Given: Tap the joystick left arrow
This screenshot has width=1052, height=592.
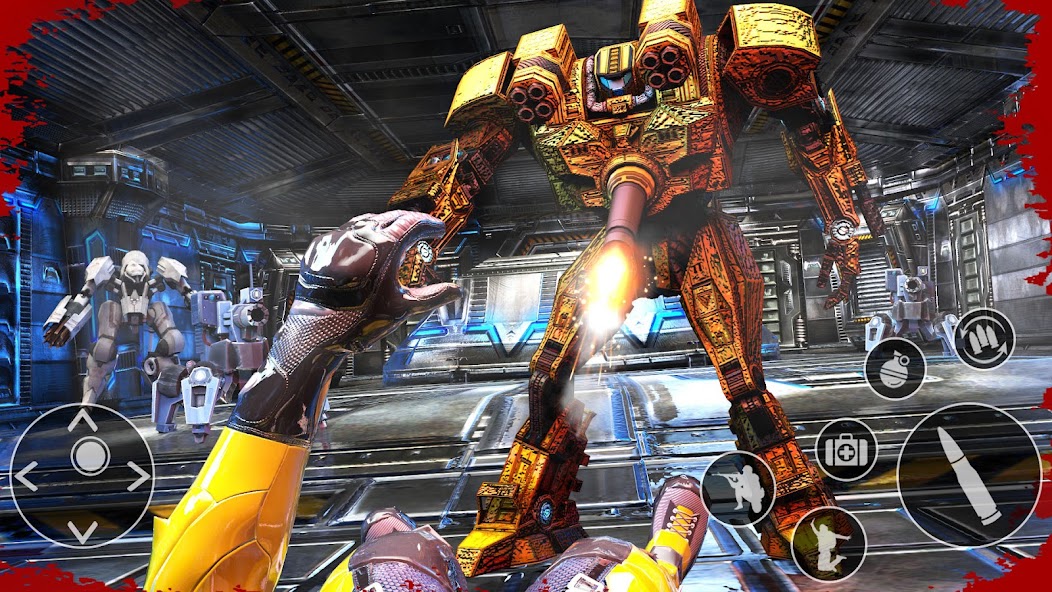Looking at the screenshot, I should 27,476.
